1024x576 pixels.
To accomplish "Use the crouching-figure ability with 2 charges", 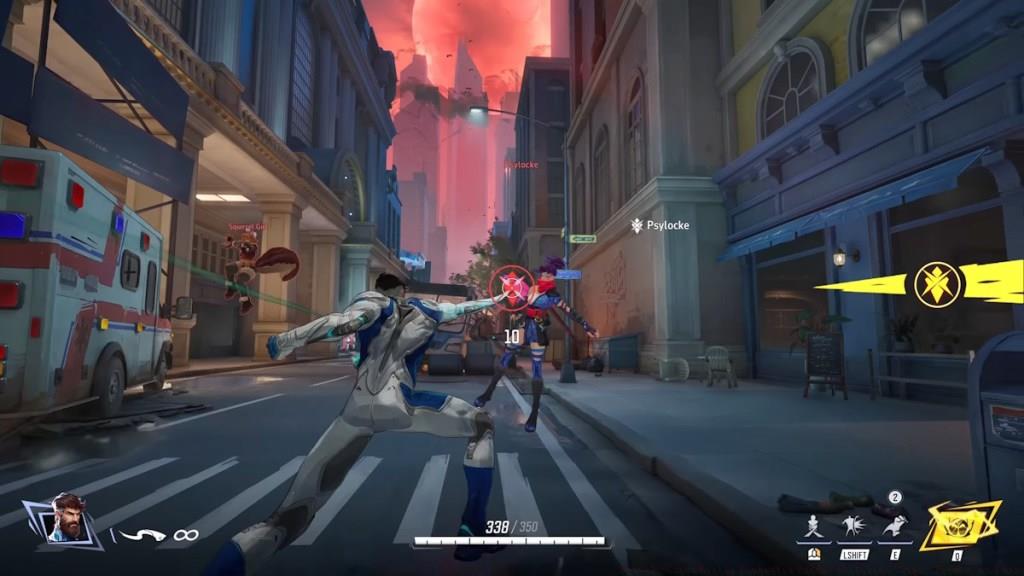I will click(894, 524).
